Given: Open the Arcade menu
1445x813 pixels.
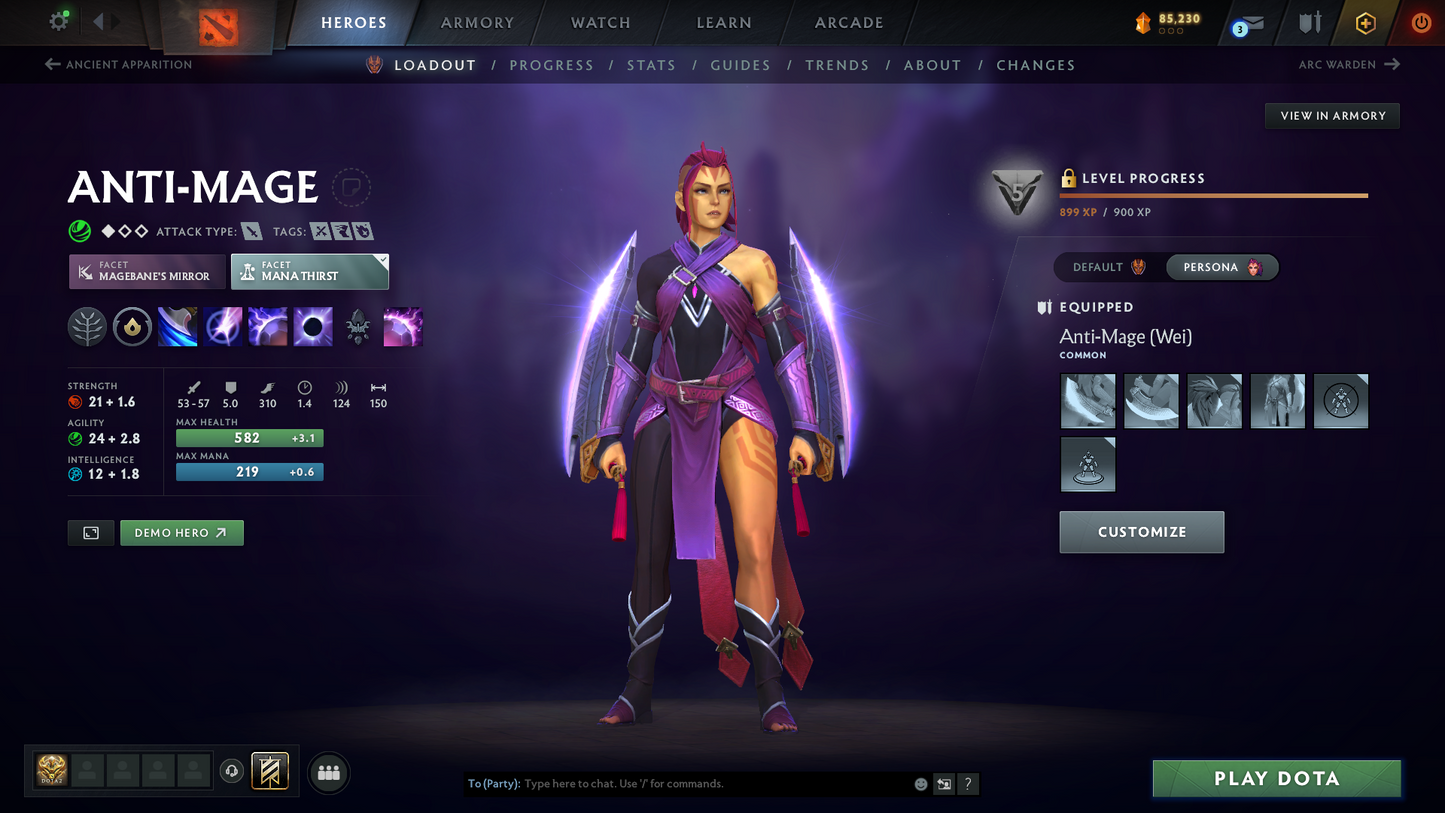Looking at the screenshot, I should click(x=848, y=22).
